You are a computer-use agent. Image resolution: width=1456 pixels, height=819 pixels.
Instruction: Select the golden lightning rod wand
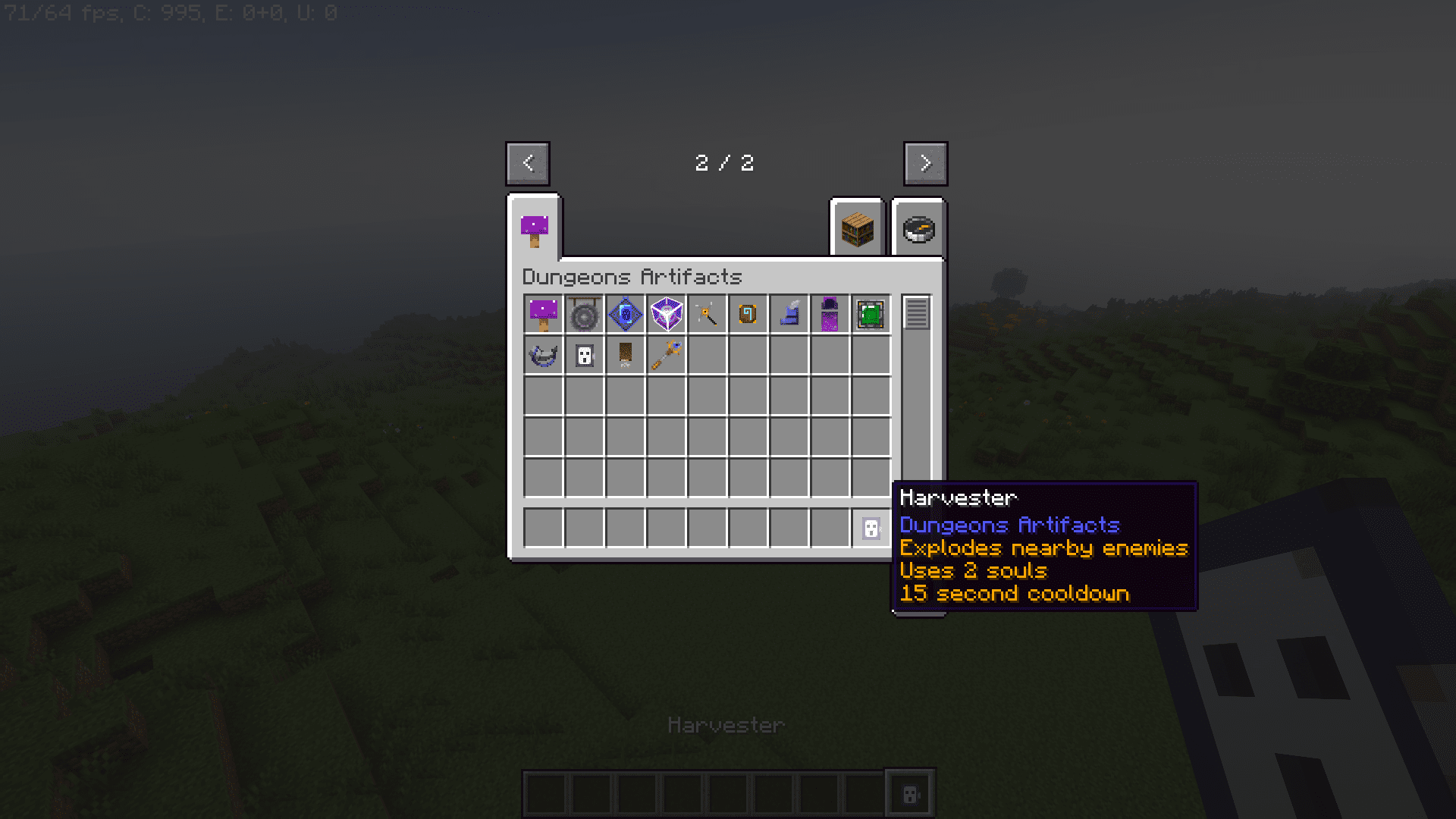pyautogui.click(x=707, y=313)
